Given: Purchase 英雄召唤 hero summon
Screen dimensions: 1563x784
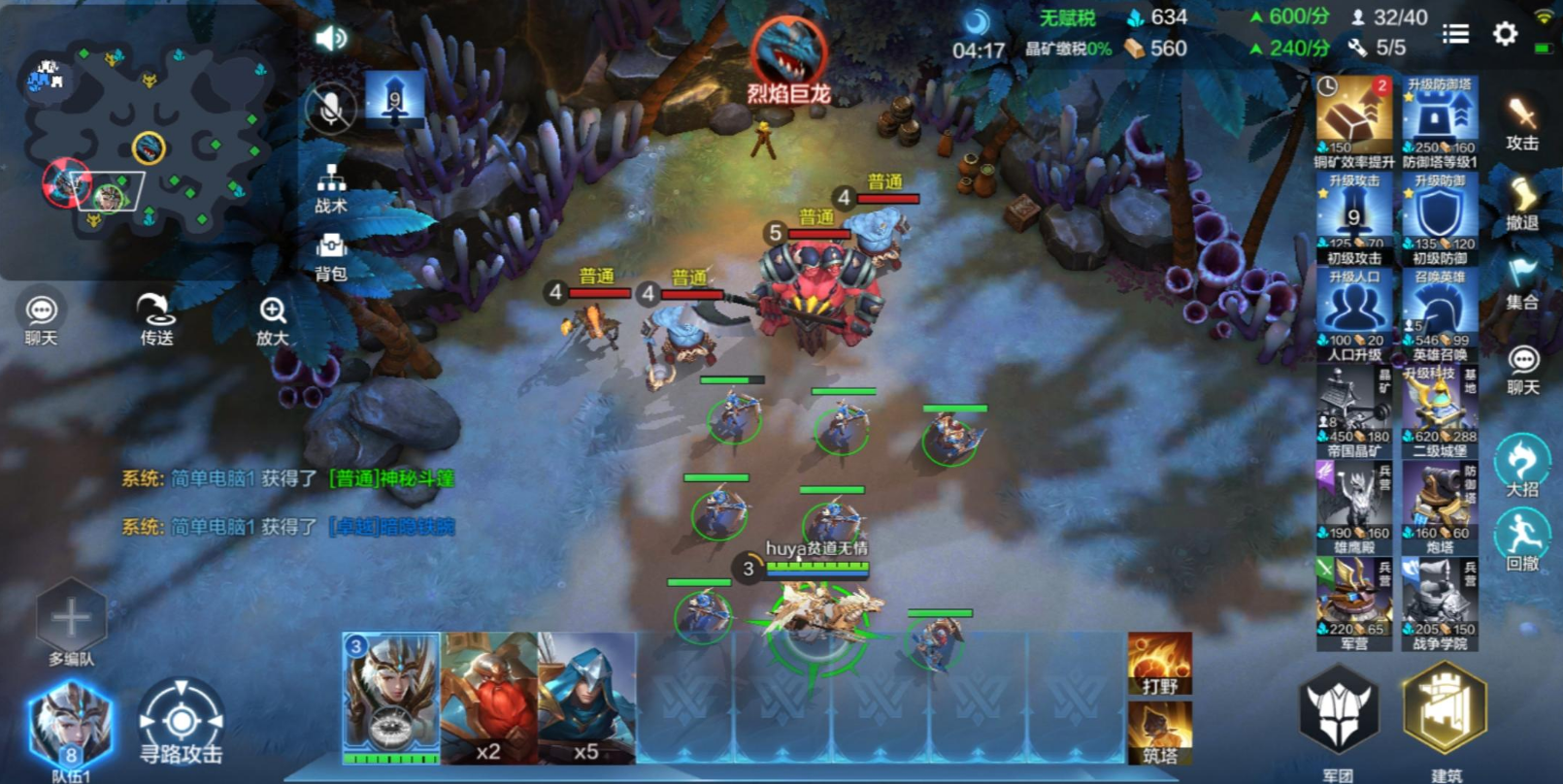Looking at the screenshot, I should pyautogui.click(x=1440, y=314).
